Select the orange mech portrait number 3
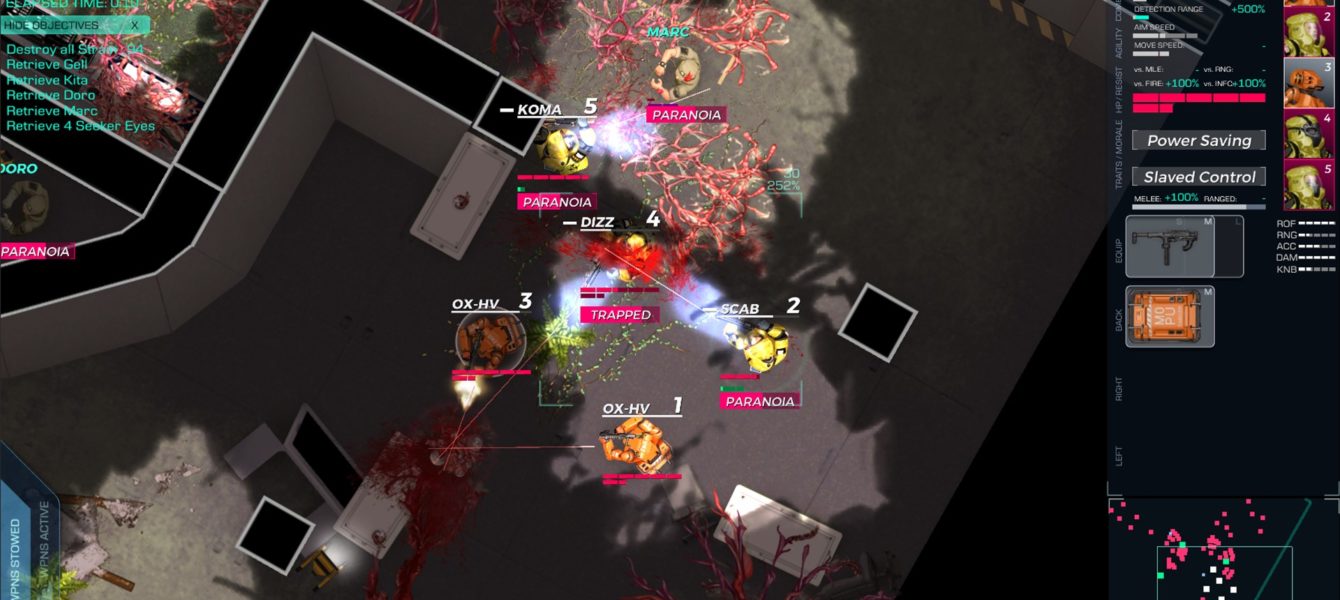1340x600 pixels. click(1309, 83)
